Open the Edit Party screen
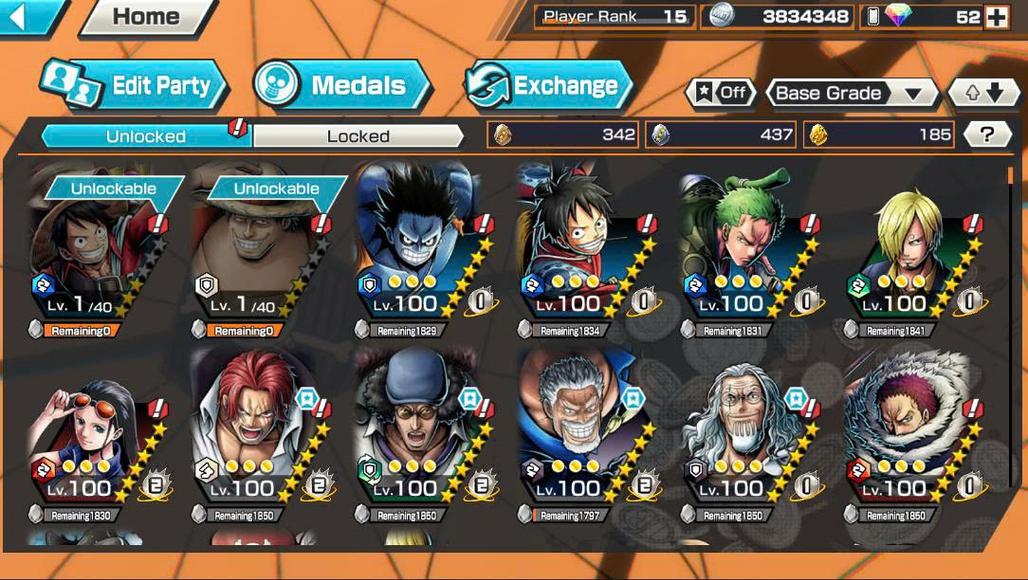 (135, 86)
